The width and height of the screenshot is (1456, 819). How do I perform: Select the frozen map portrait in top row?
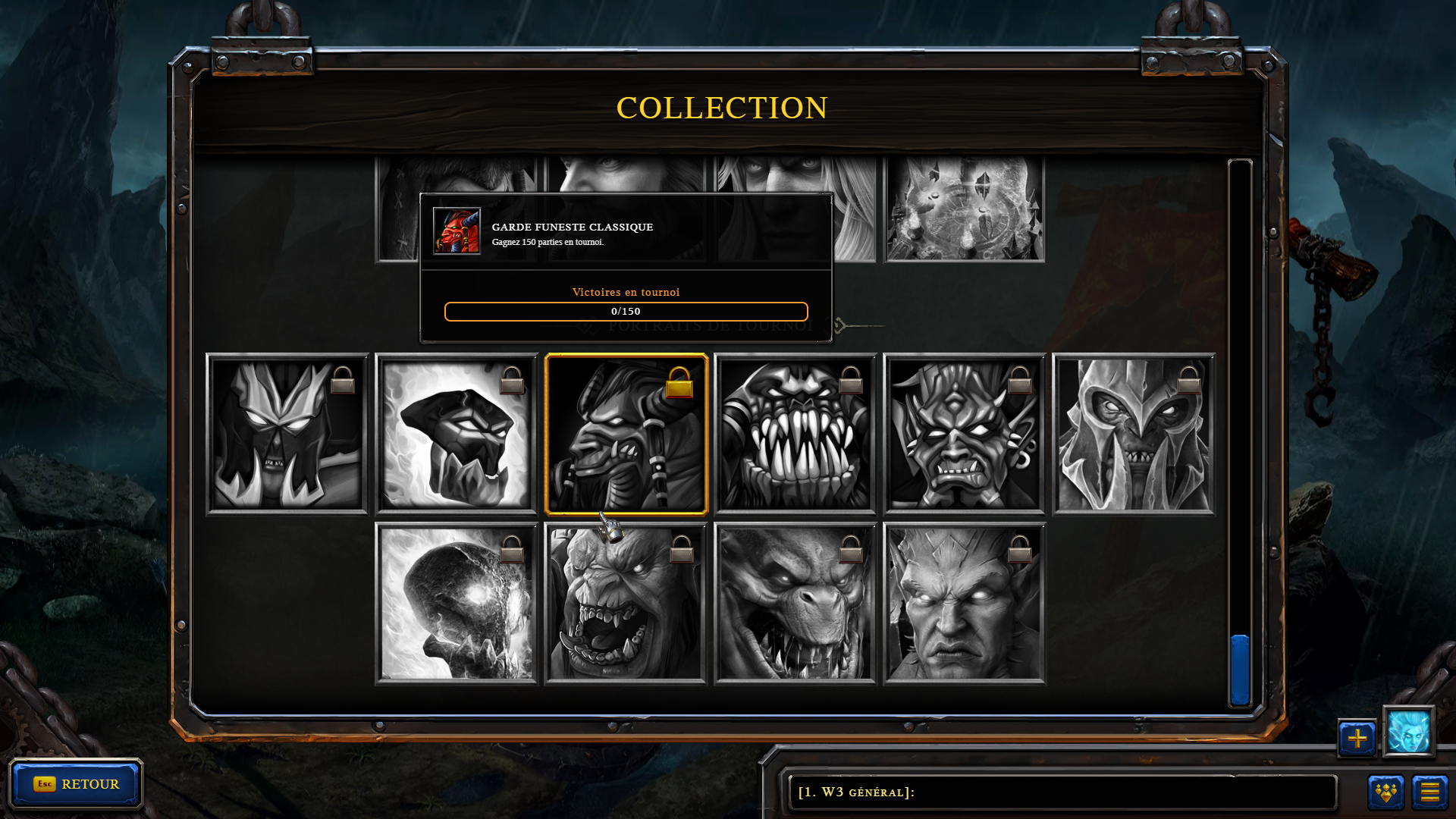[964, 209]
